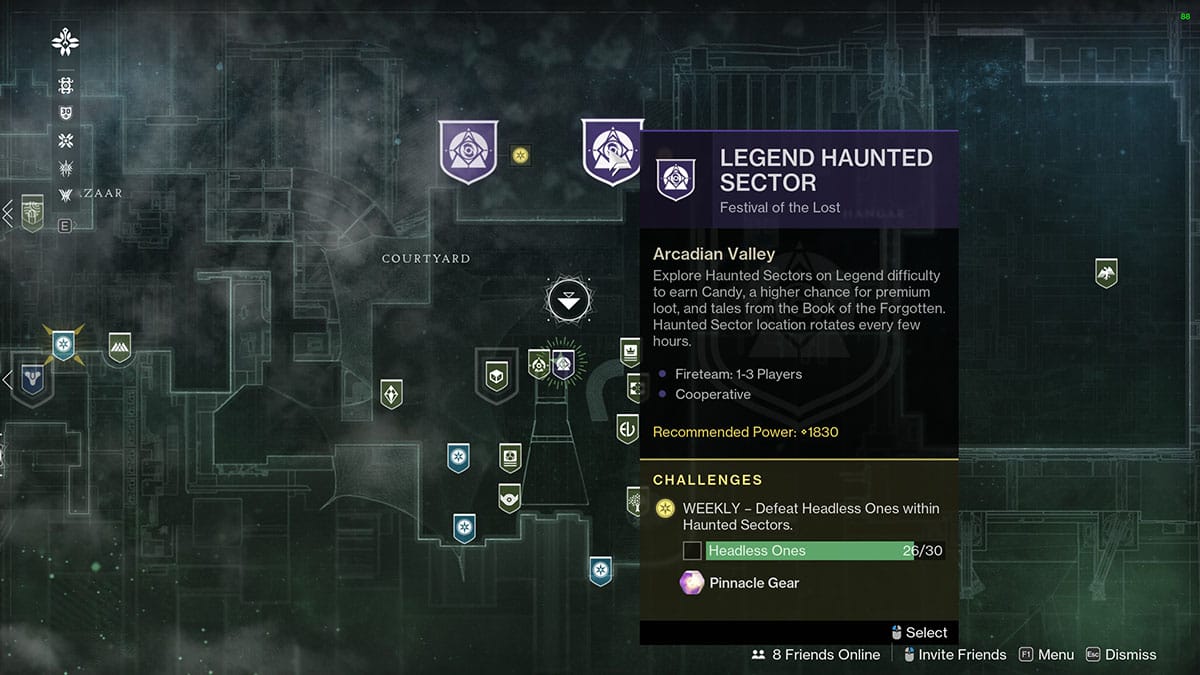Choose the Vanguard emblem shield marker
This screenshot has height=675, width=1200.
click(33, 382)
